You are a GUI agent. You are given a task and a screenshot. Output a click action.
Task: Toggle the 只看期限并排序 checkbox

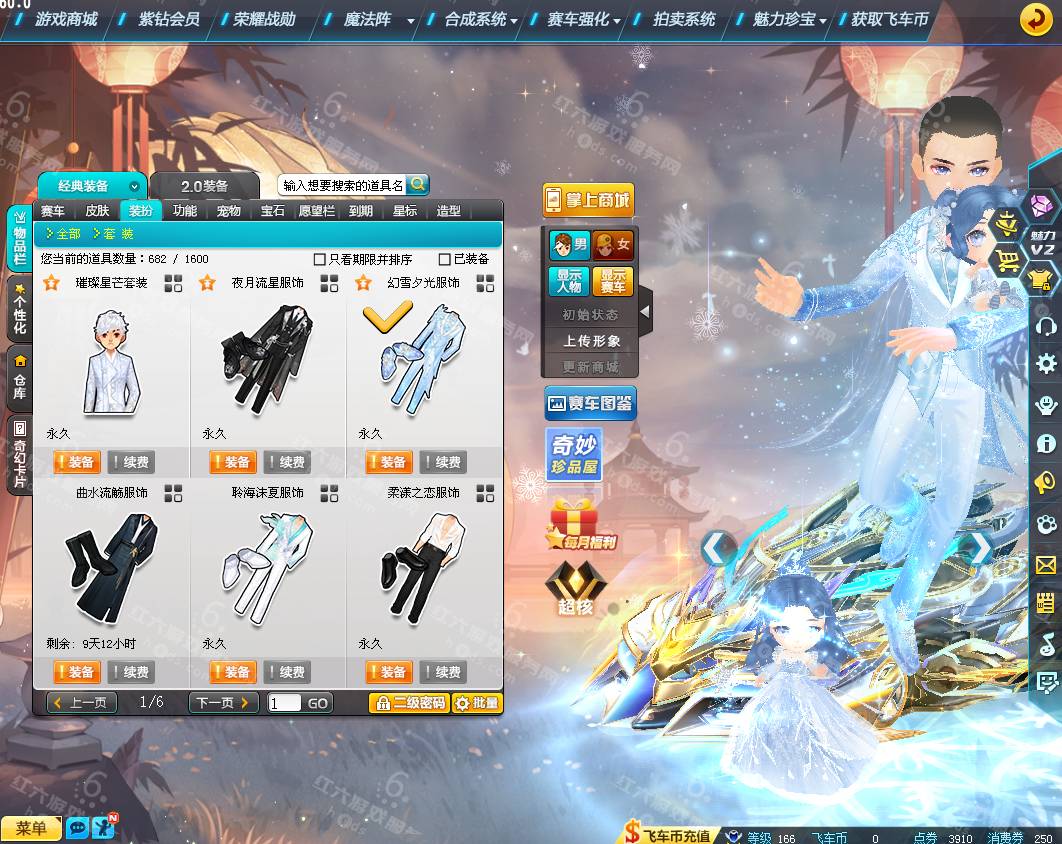coord(320,259)
